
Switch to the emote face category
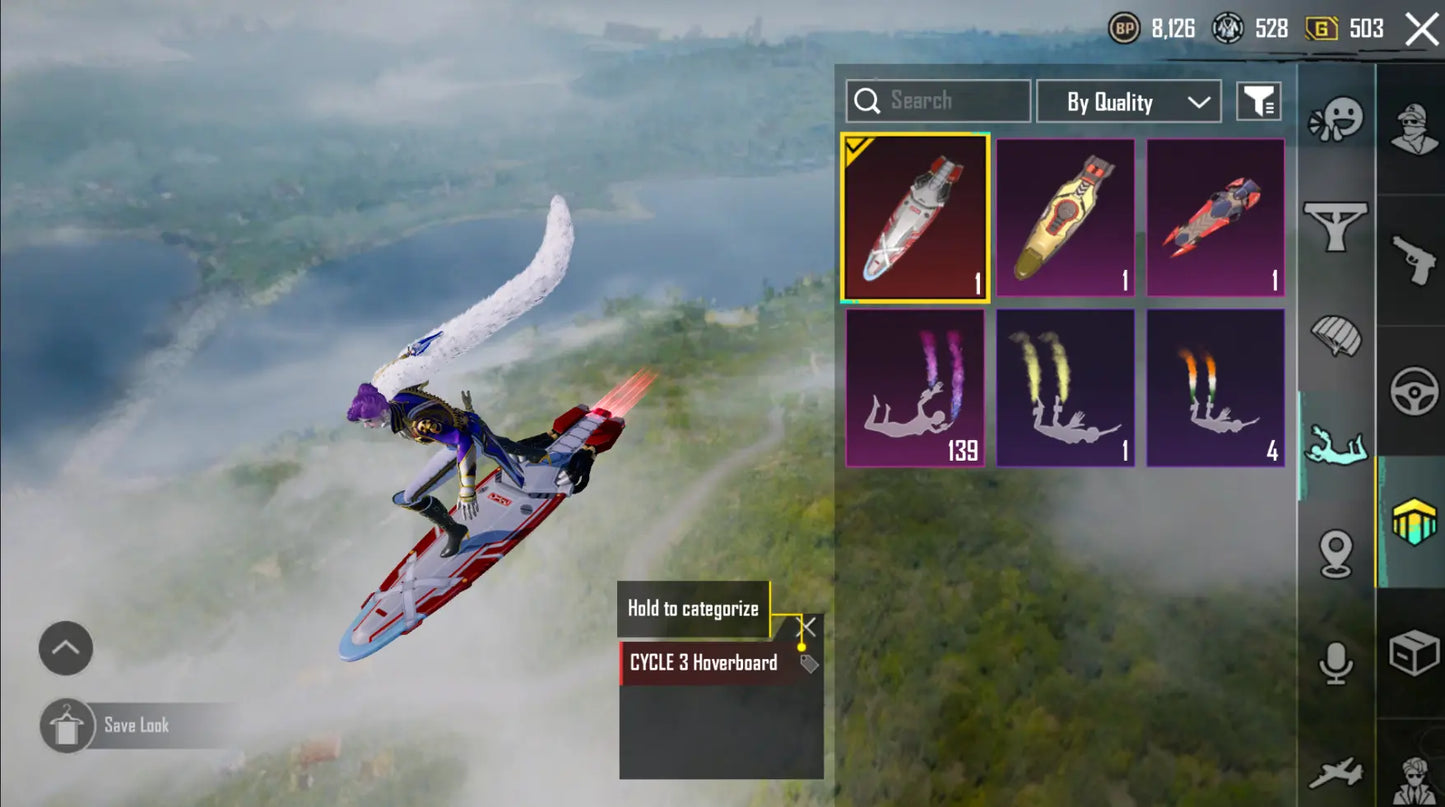click(1336, 121)
